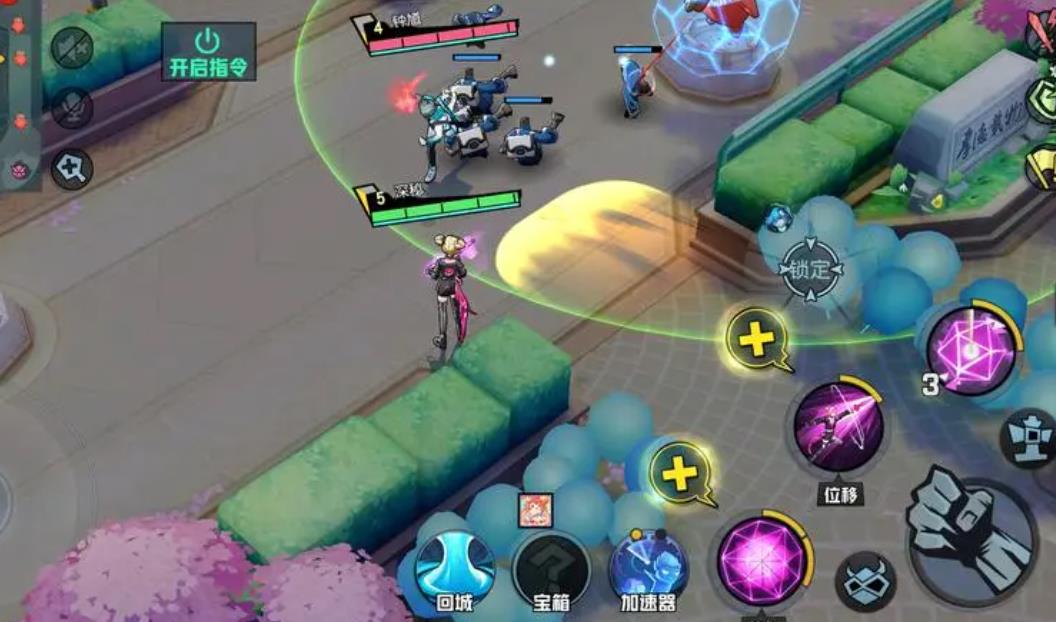
Task: Upgrade the purple gem skill with its yellow plus bubble
Action: pyautogui.click(x=681, y=472)
